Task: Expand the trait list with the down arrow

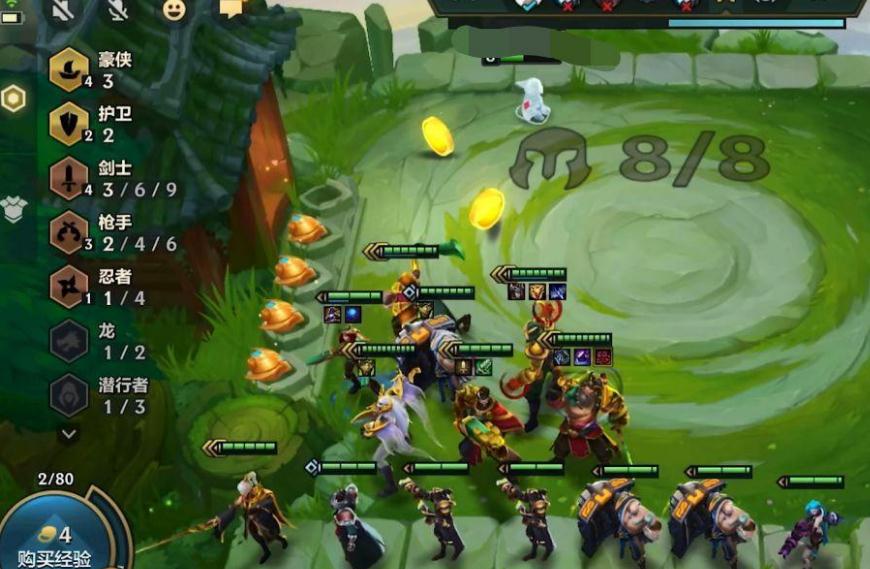Action: (x=69, y=434)
